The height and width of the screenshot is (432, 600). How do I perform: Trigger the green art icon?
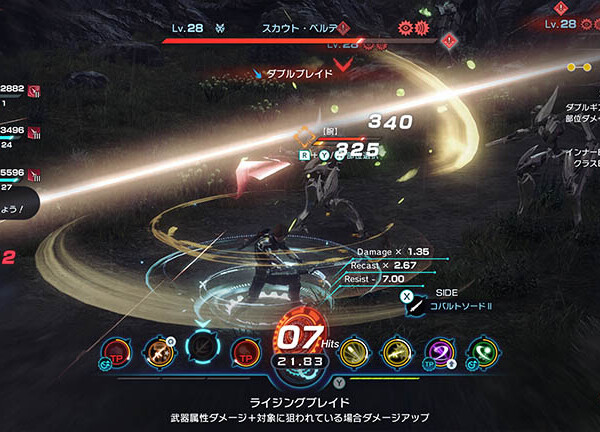pos(482,350)
